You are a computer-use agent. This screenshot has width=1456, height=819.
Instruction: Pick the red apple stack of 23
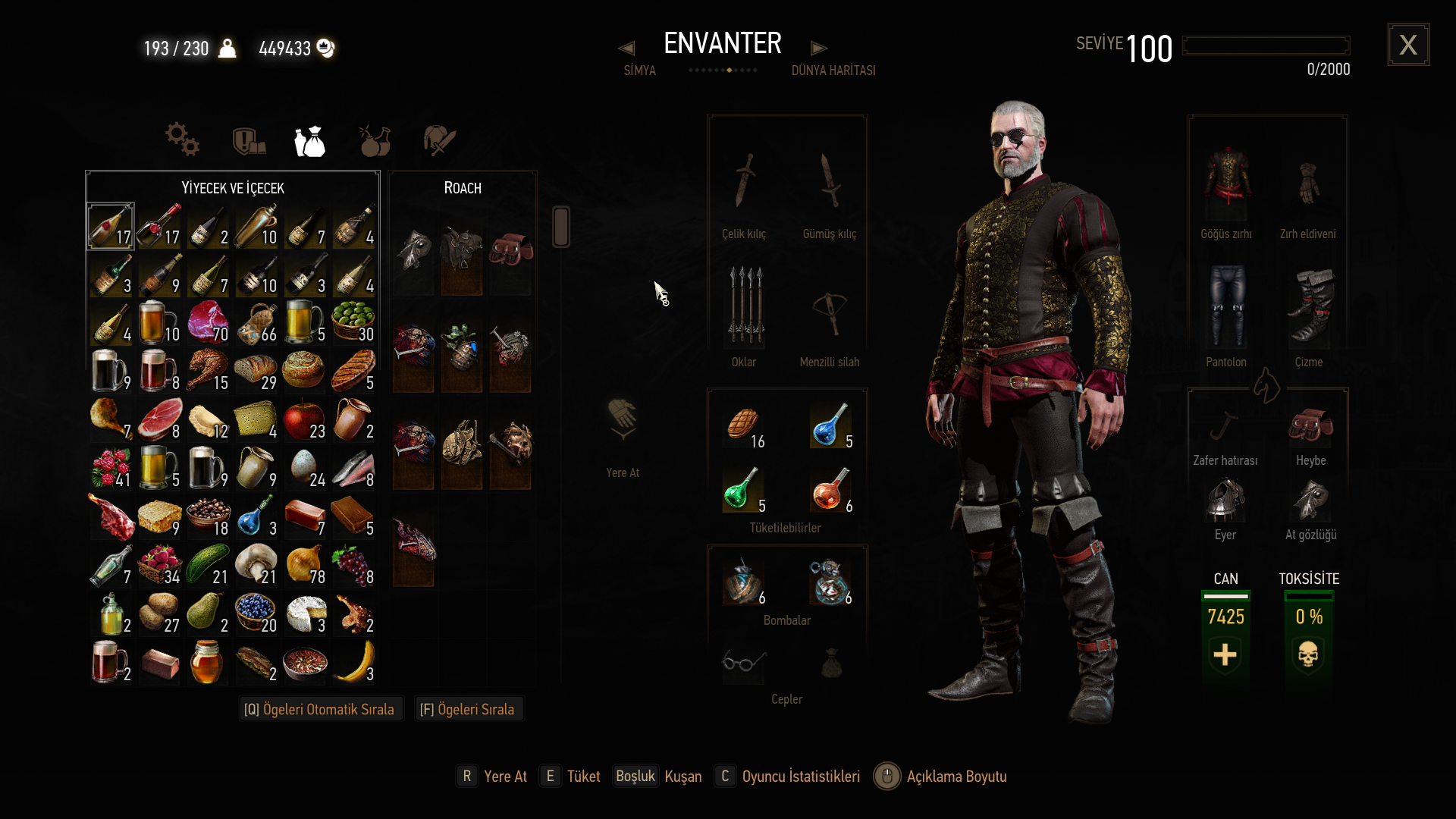[x=305, y=420]
